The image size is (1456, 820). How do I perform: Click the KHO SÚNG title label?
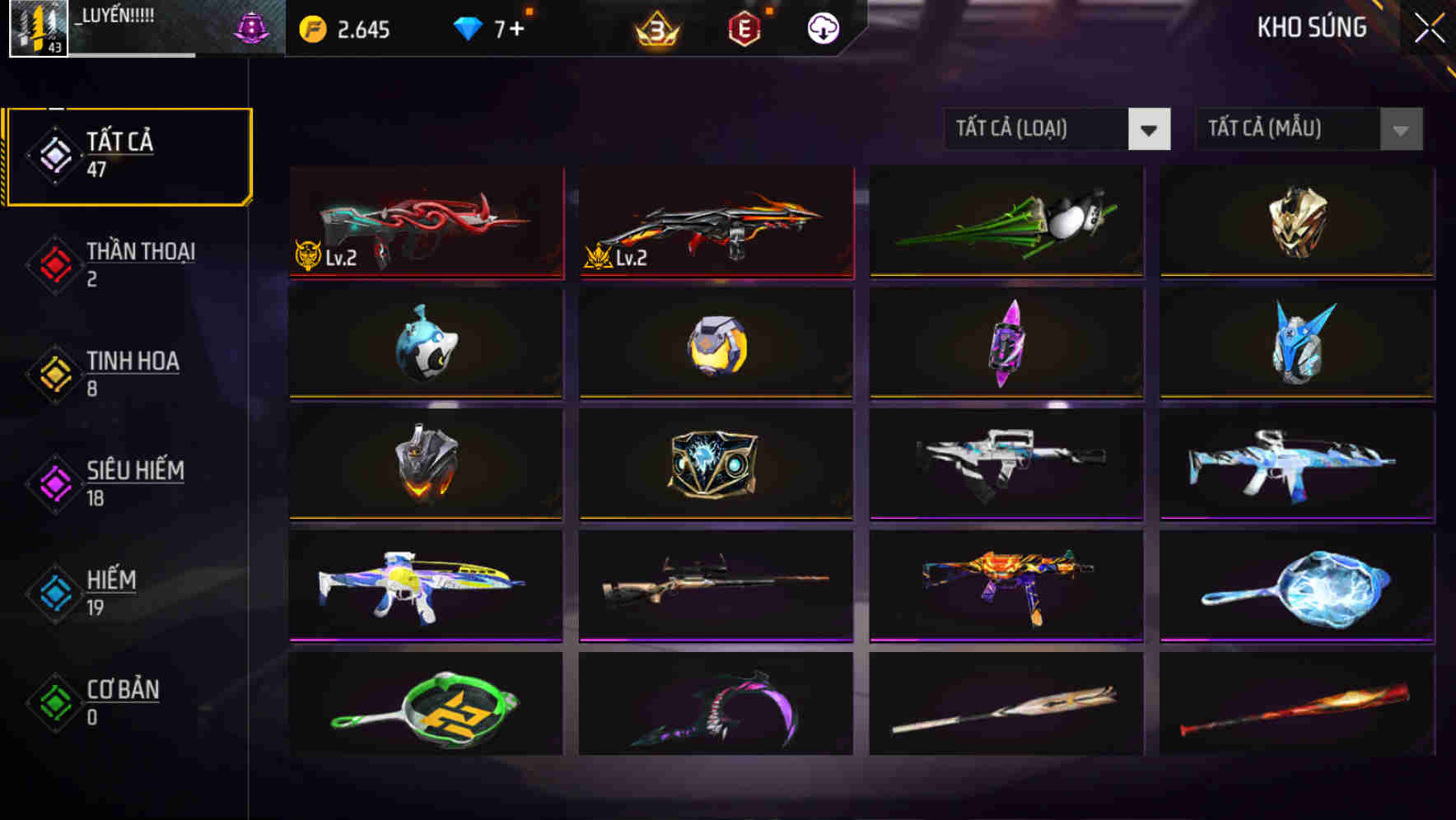click(x=1311, y=28)
